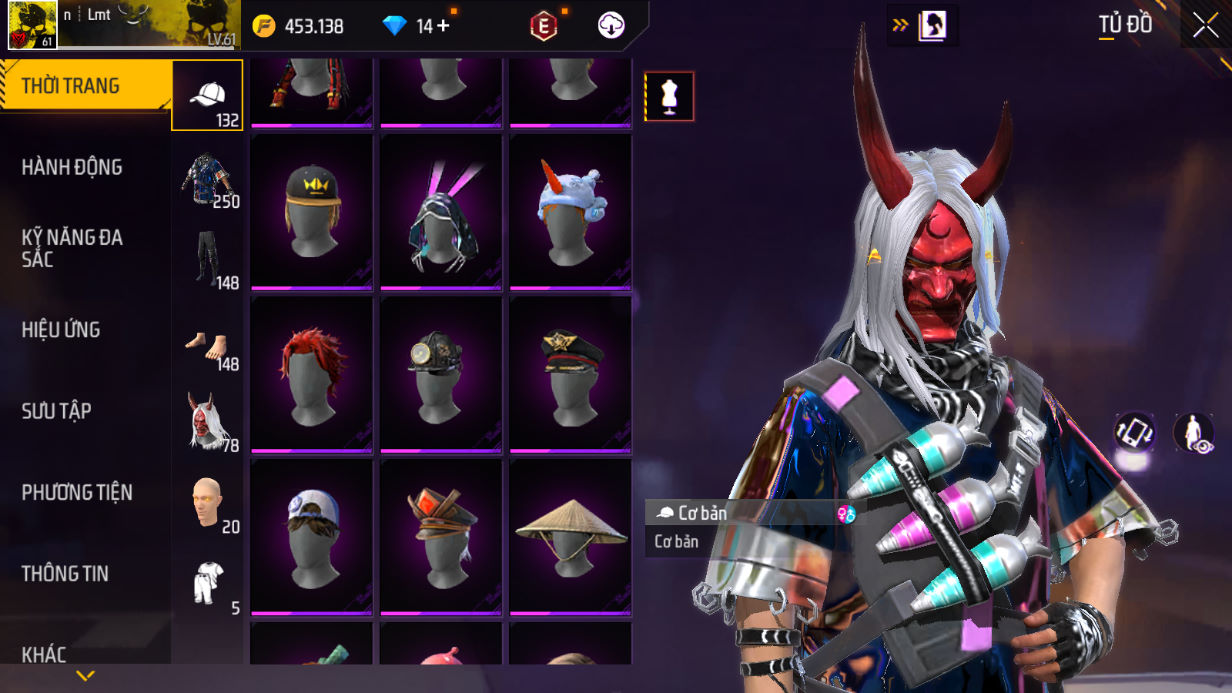Switch to the black pants subcategory
1232x693 pixels.
[x=207, y=259]
